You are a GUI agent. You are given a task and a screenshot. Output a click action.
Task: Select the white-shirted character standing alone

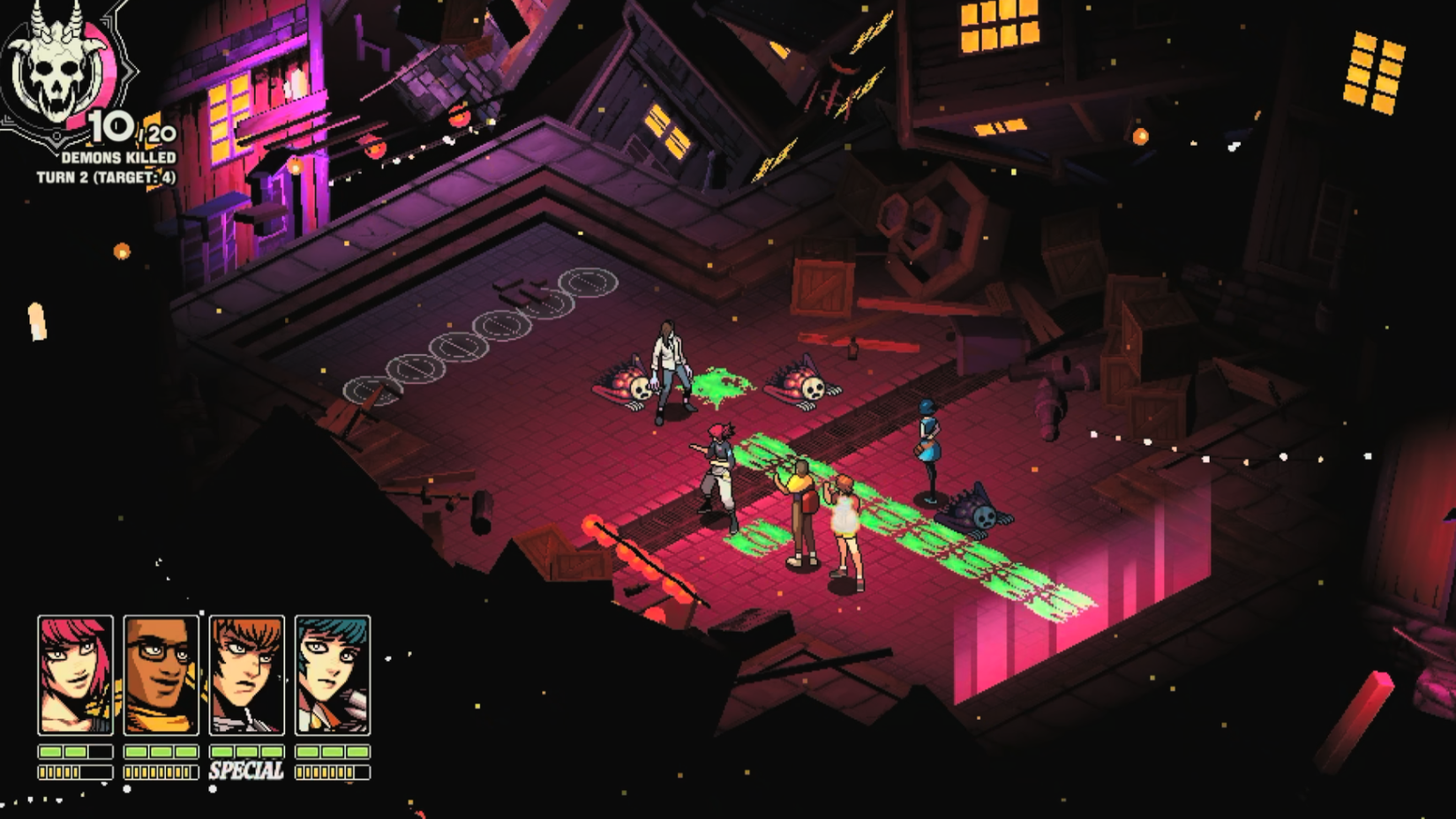[x=668, y=371]
